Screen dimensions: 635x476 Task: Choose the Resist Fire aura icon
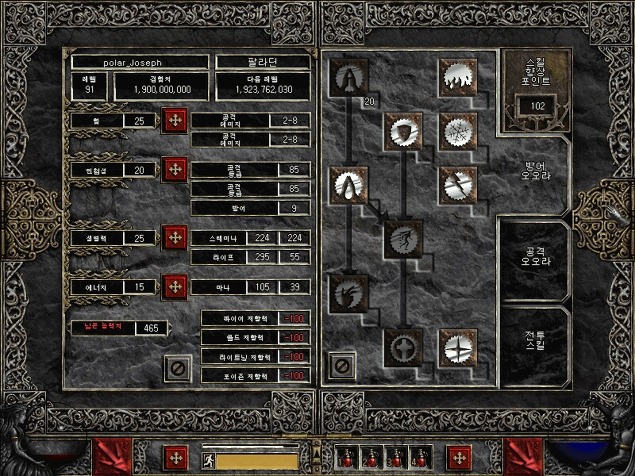(x=456, y=76)
